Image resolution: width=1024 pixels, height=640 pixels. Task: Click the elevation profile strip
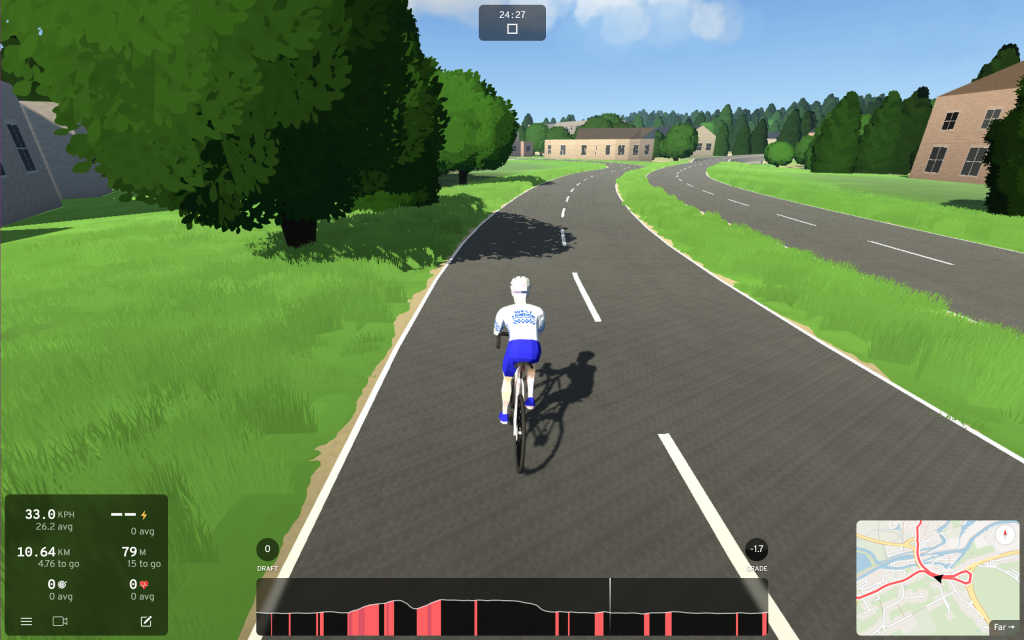pyautogui.click(x=511, y=607)
